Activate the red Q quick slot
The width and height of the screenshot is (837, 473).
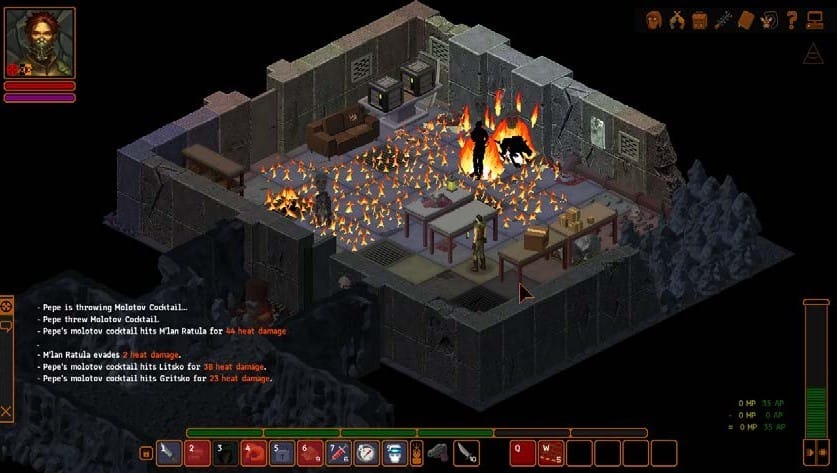pyautogui.click(x=523, y=453)
